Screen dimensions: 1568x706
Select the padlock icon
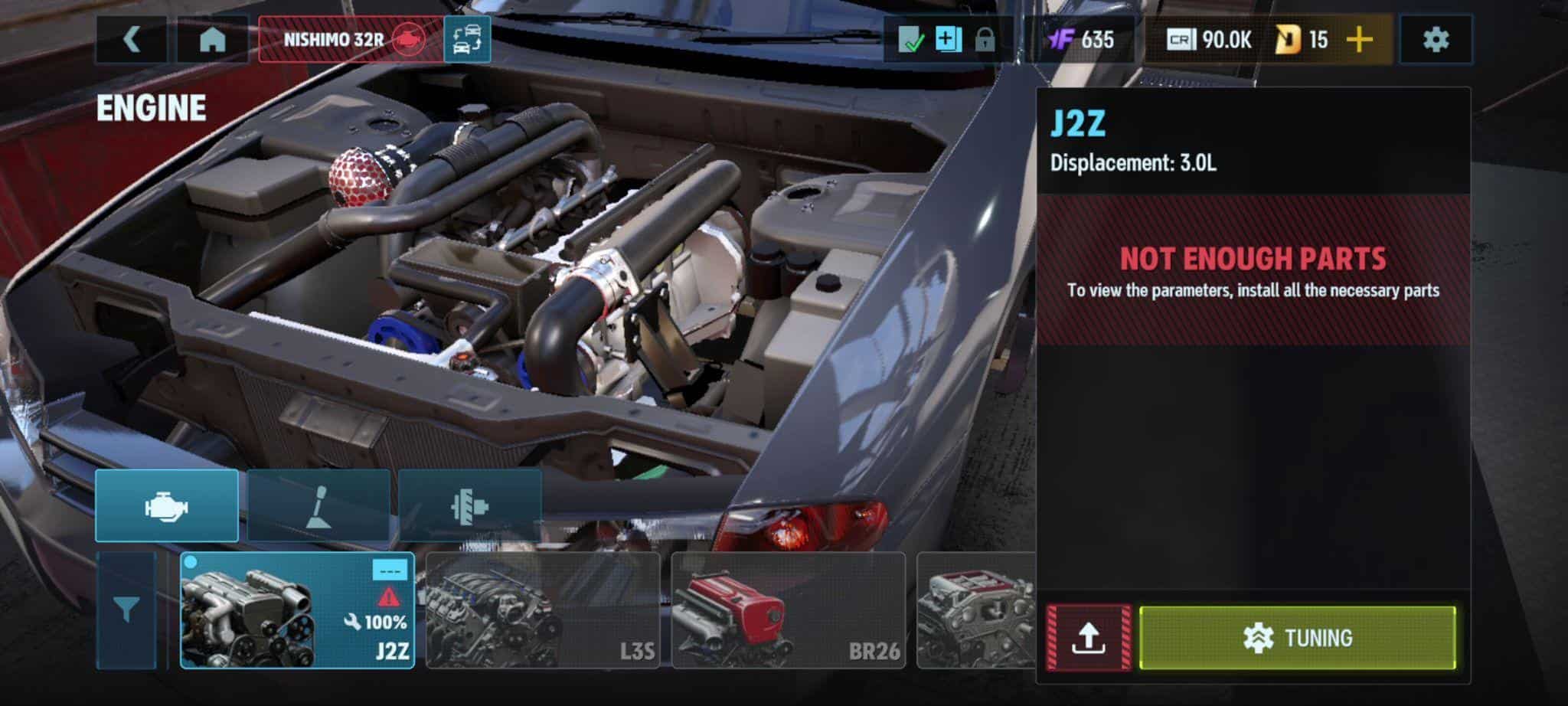point(985,39)
